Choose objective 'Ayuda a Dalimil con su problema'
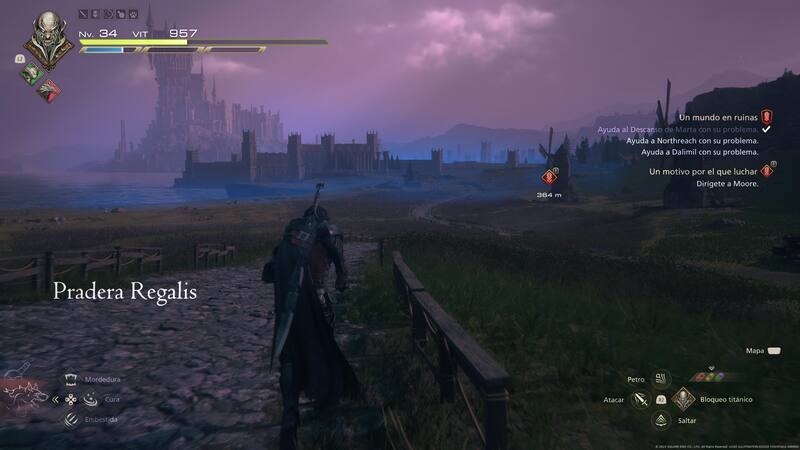 coord(699,152)
